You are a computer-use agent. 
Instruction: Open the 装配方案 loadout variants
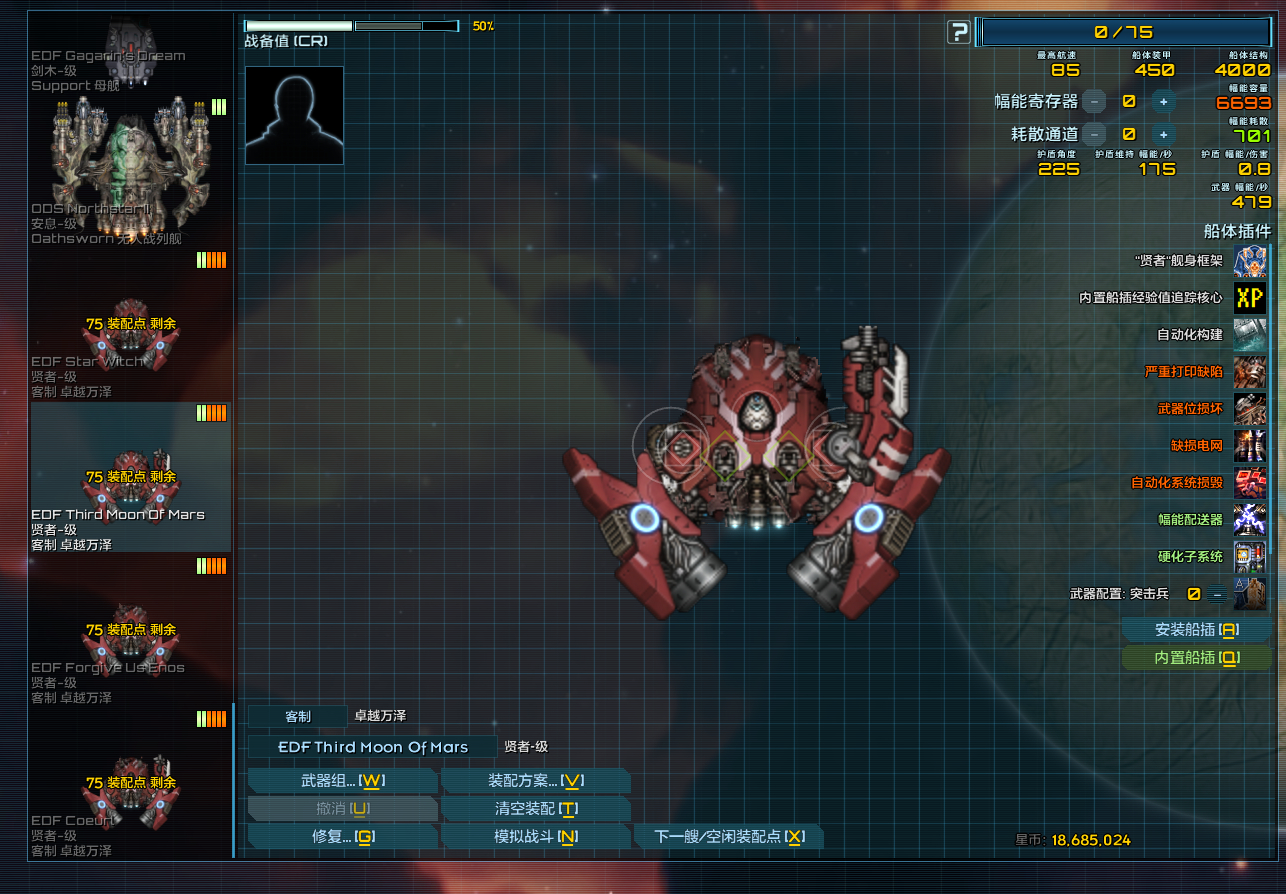pyautogui.click(x=535, y=780)
